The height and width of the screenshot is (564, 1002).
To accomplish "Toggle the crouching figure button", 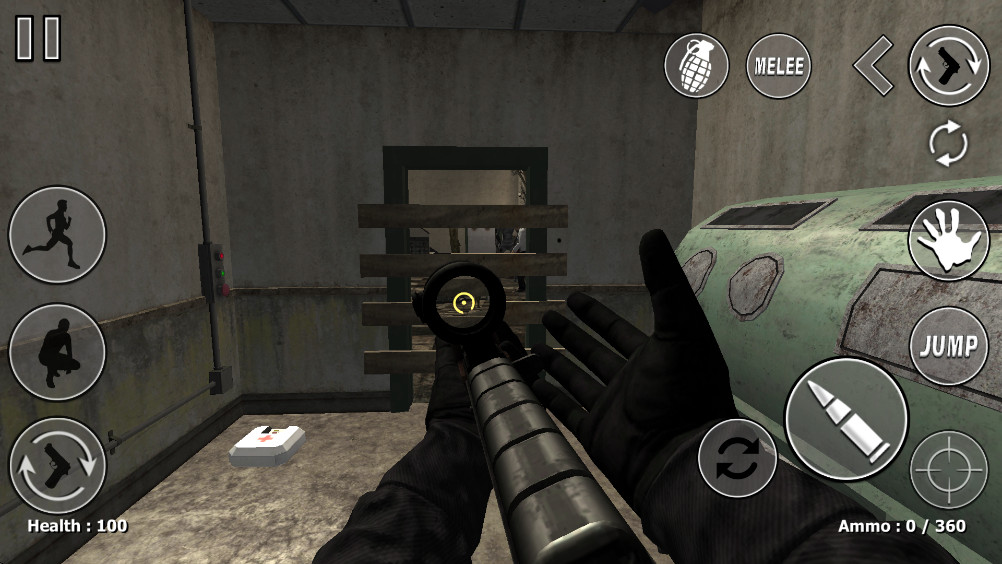I will [x=57, y=352].
